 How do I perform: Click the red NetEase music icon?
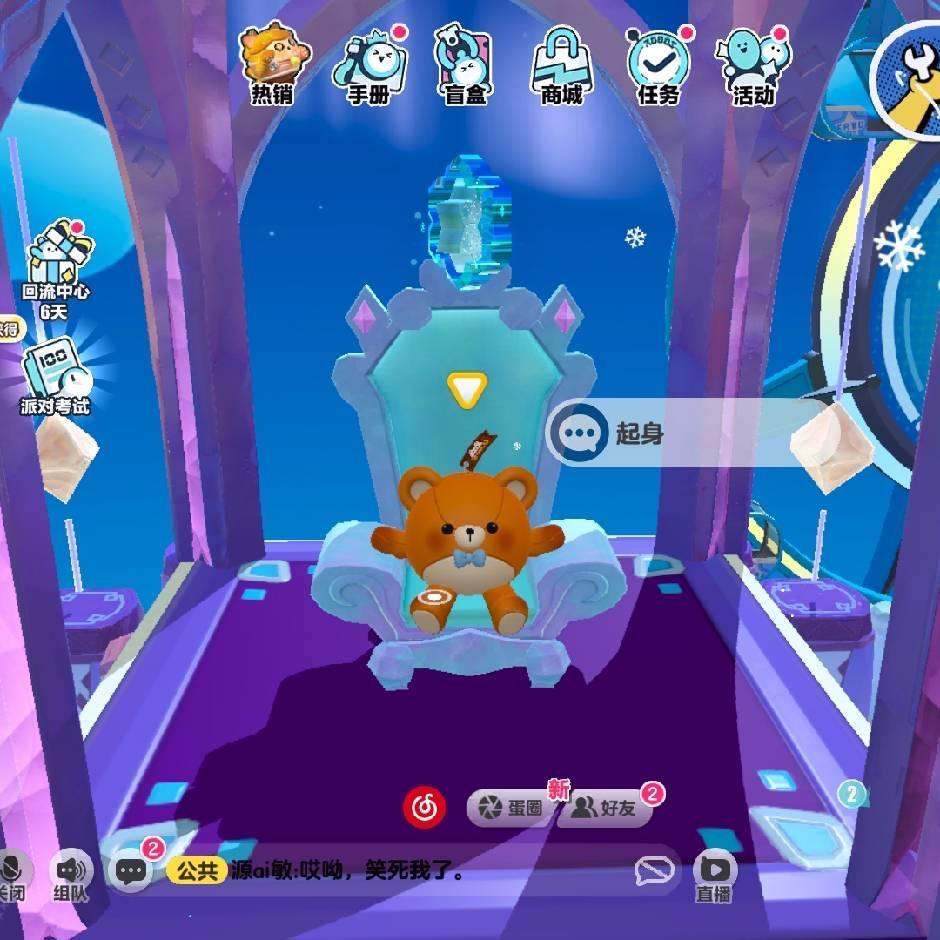pyautogui.click(x=424, y=807)
